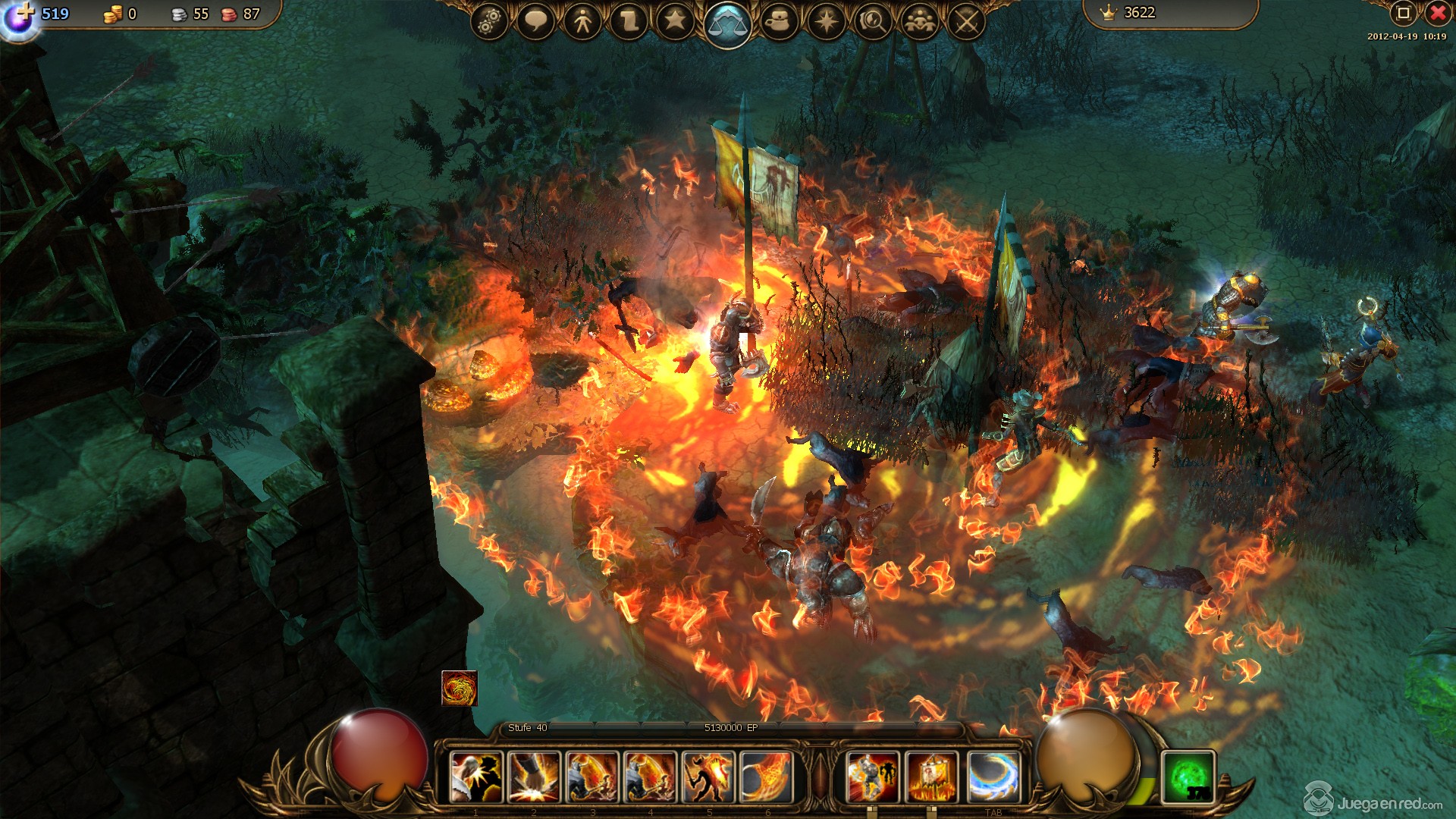Activate the flaming silhouette skill in slot 5

click(708, 777)
